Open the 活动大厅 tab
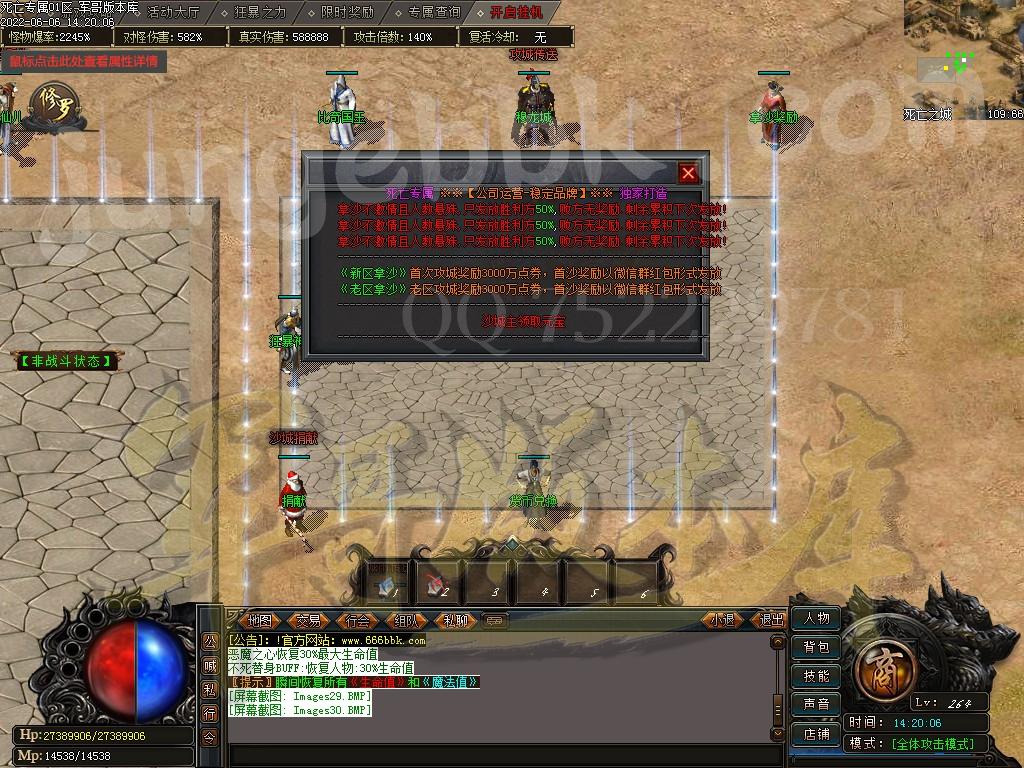The height and width of the screenshot is (768, 1024). coord(173,12)
